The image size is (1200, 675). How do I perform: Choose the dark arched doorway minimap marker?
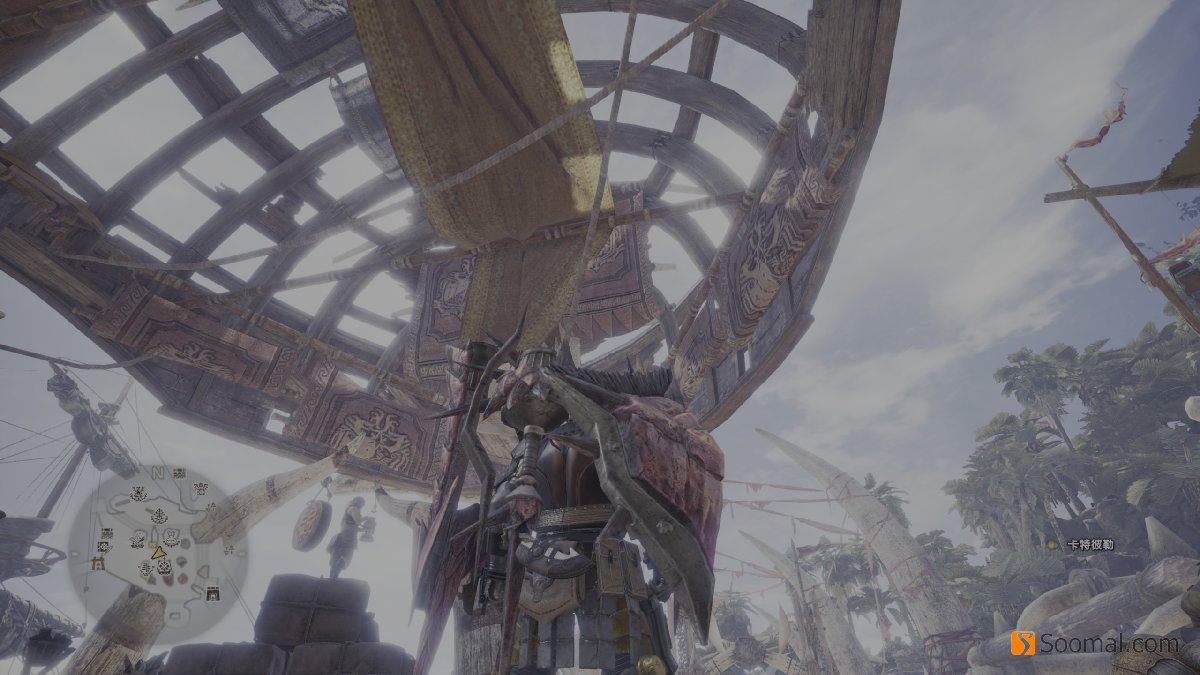(x=213, y=594)
